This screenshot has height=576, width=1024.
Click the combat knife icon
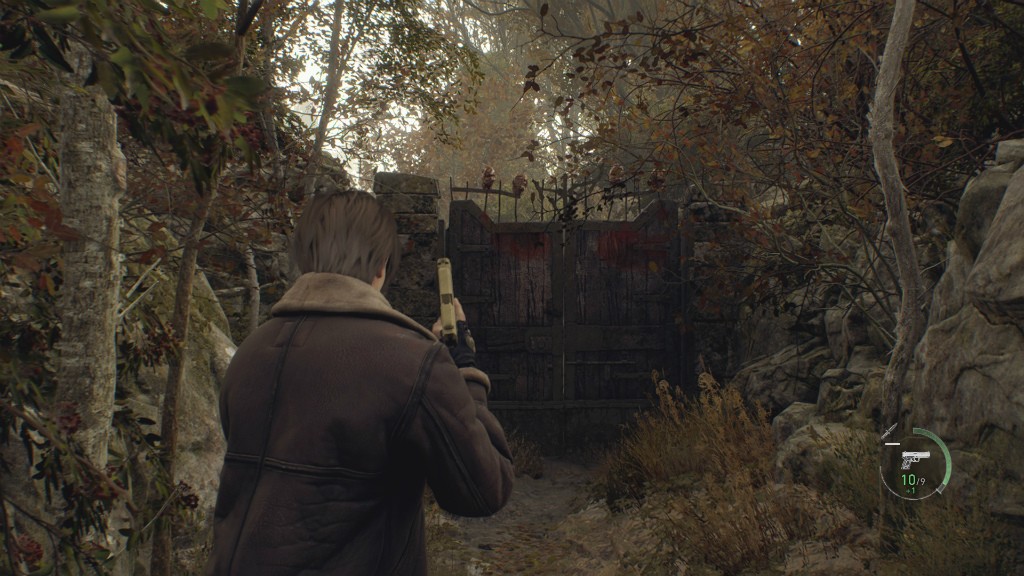tap(890, 431)
